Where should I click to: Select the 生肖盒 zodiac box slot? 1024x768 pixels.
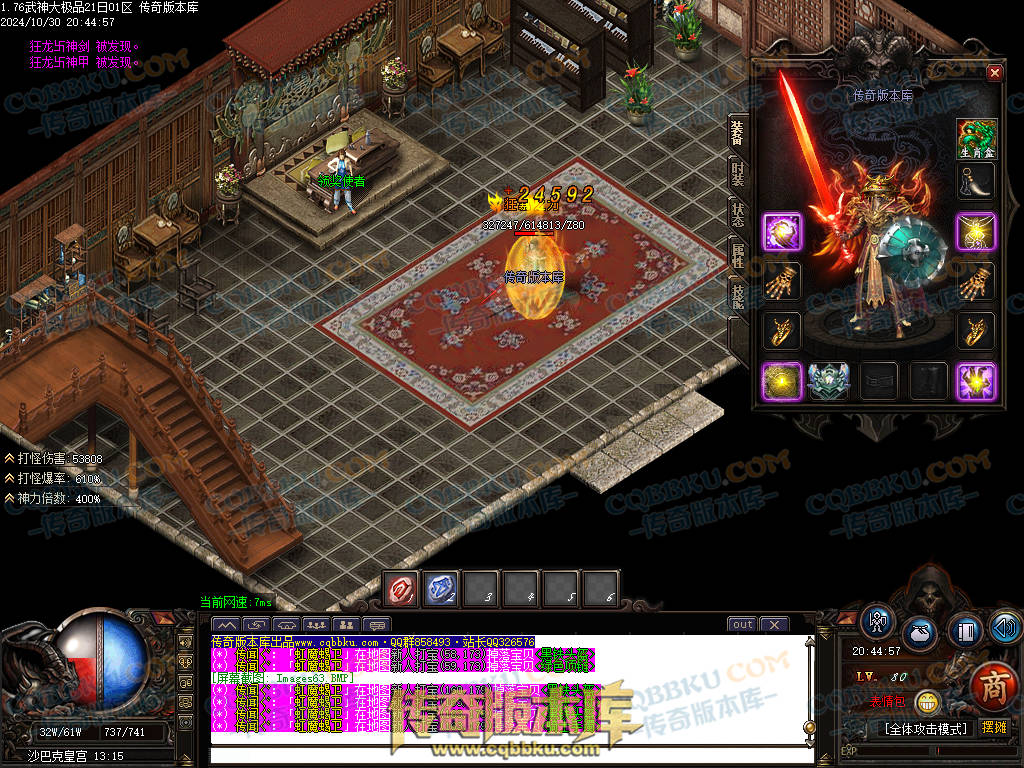tap(976, 138)
